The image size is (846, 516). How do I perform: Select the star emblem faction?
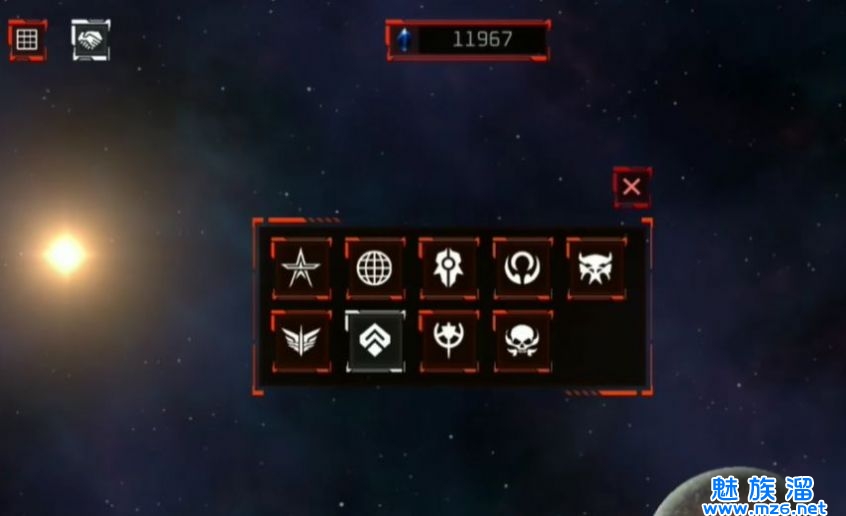(301, 268)
